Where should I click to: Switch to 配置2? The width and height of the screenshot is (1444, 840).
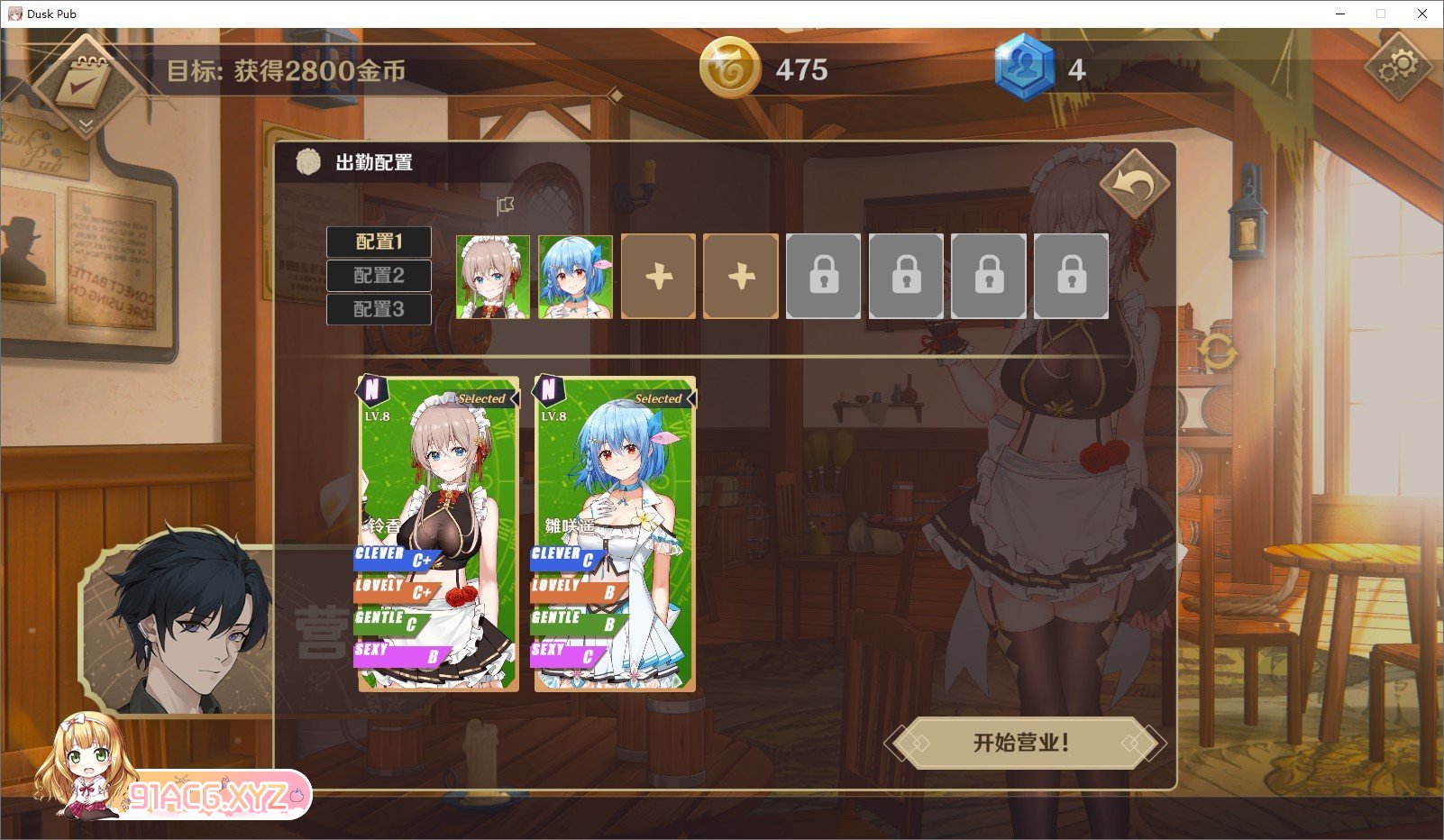(379, 275)
